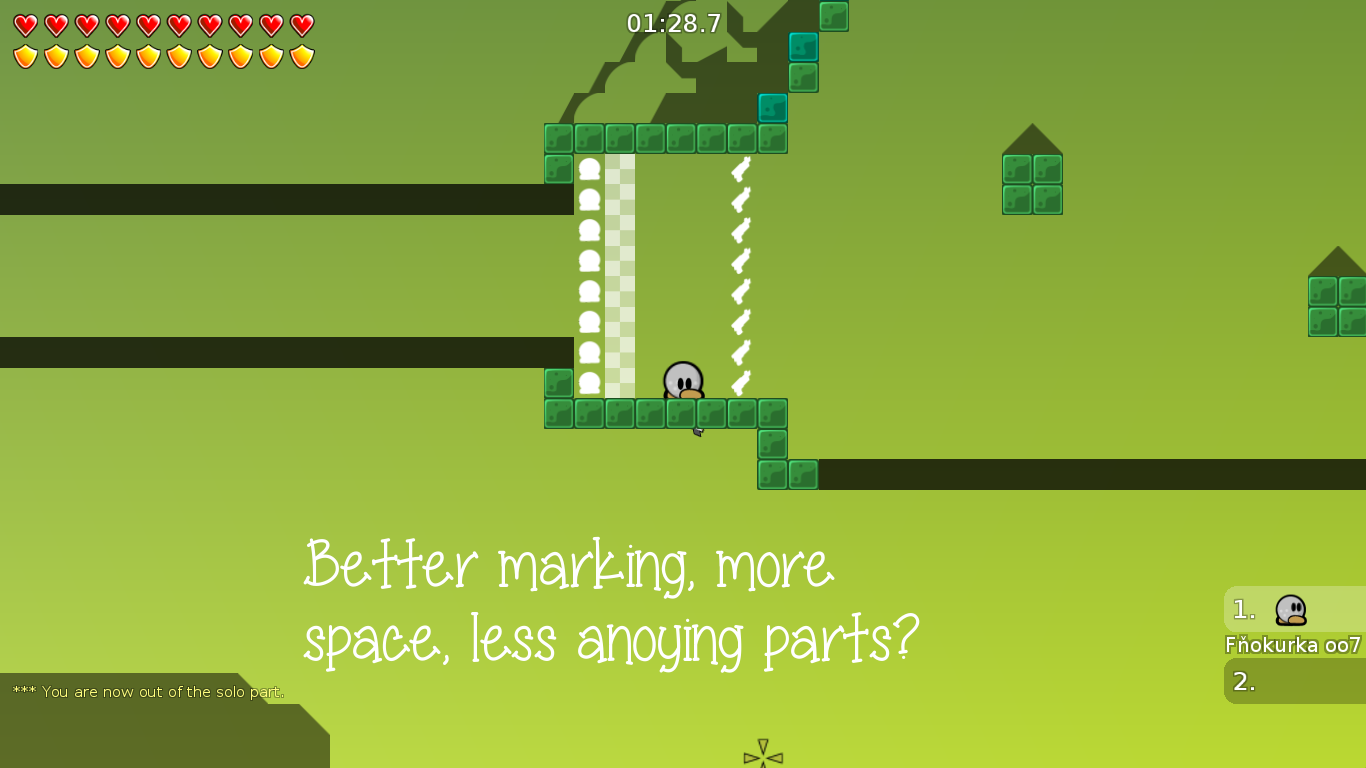Viewport: 1366px width, 768px height.
Task: Click the race timer showing 01:28.7
Action: point(672,25)
